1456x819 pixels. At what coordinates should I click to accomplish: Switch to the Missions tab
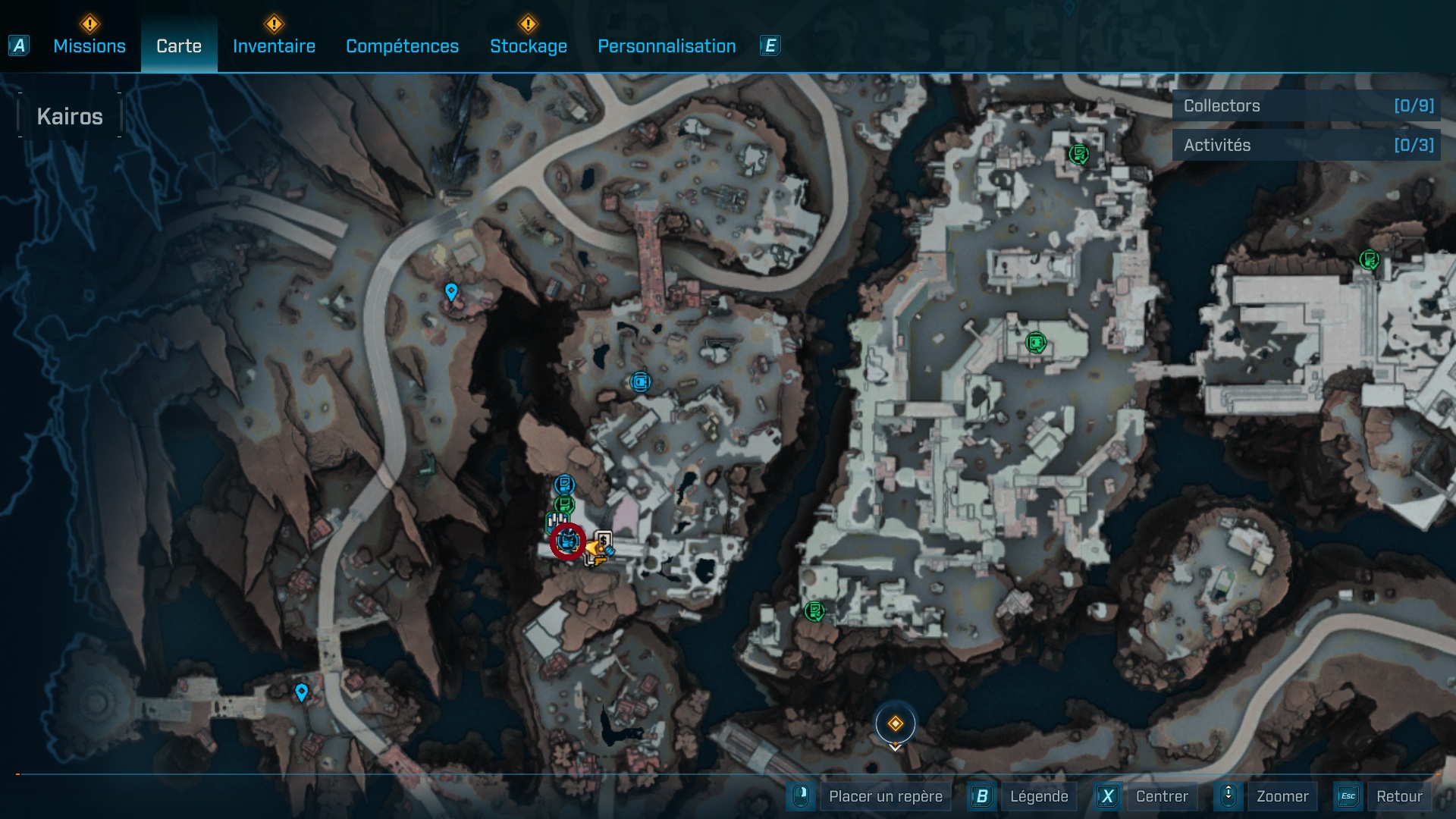[x=89, y=46]
